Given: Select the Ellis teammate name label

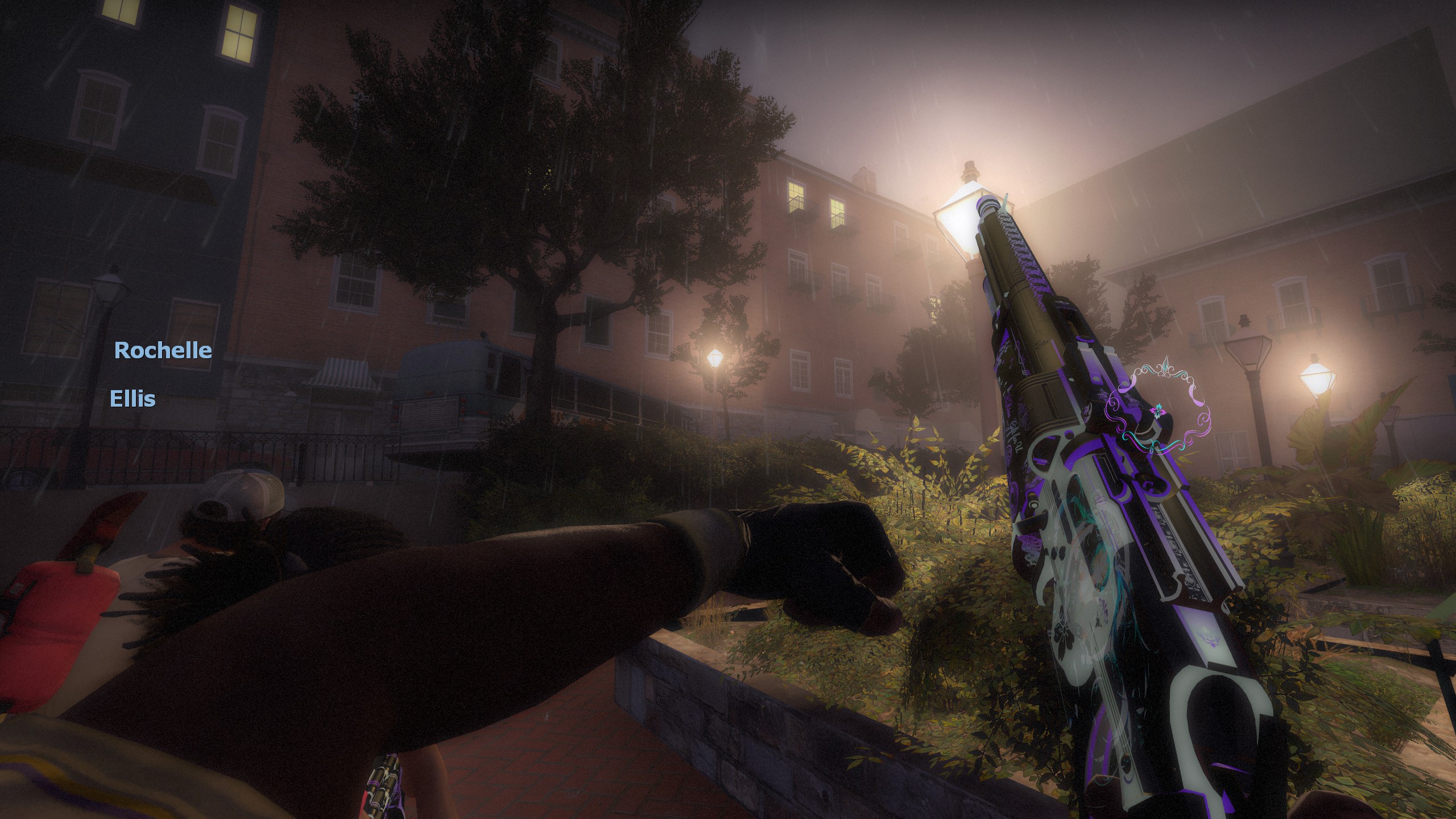Looking at the screenshot, I should pos(133,399).
